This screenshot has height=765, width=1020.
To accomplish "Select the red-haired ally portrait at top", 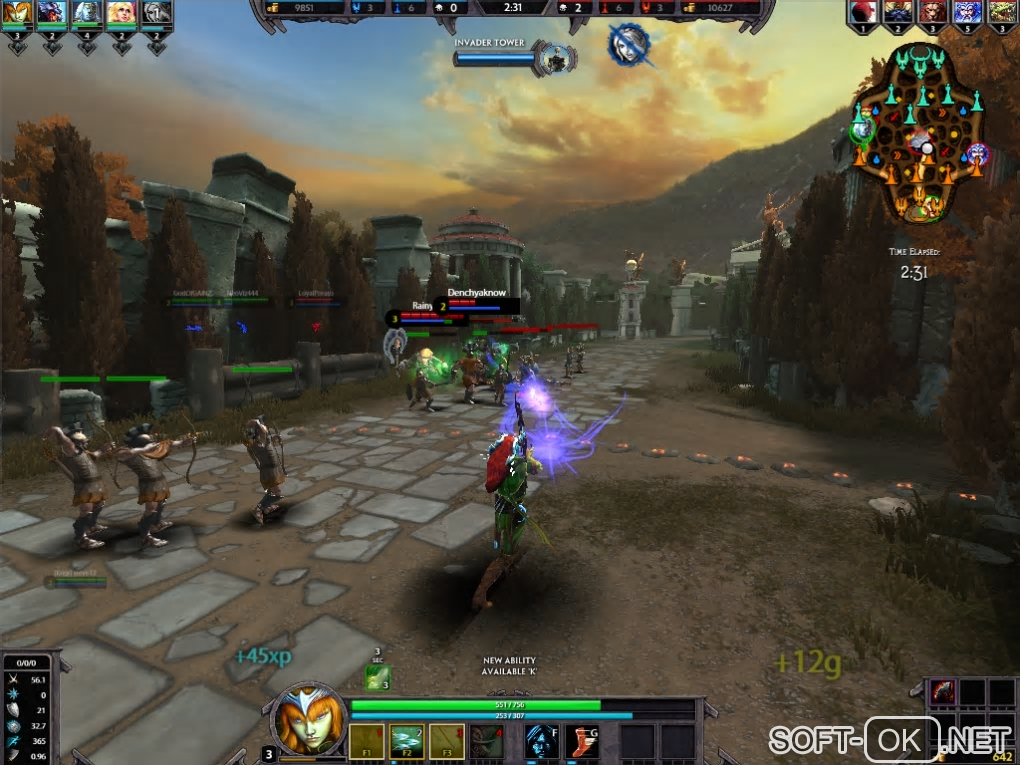I will coord(17,13).
